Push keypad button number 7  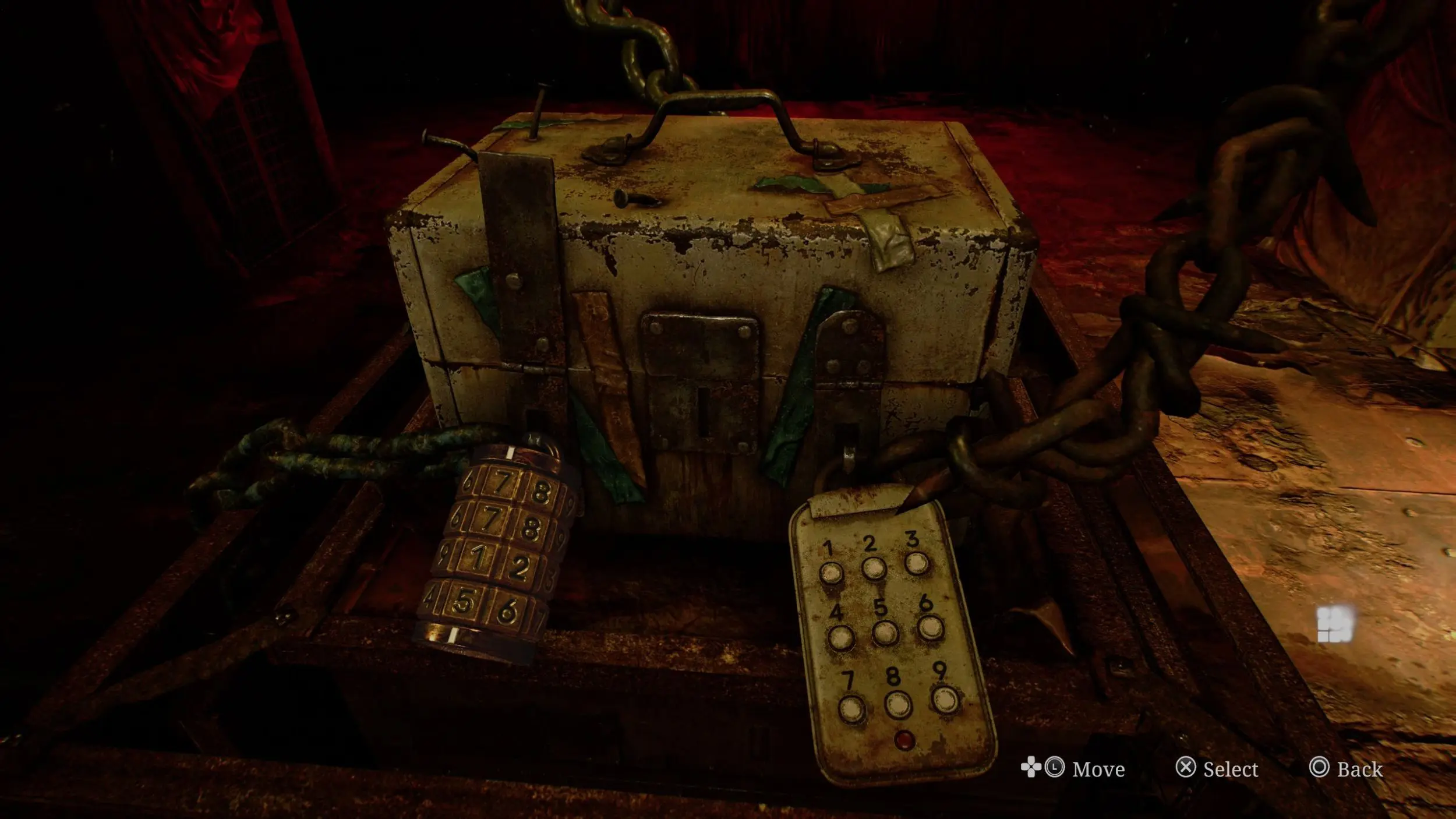click(852, 708)
